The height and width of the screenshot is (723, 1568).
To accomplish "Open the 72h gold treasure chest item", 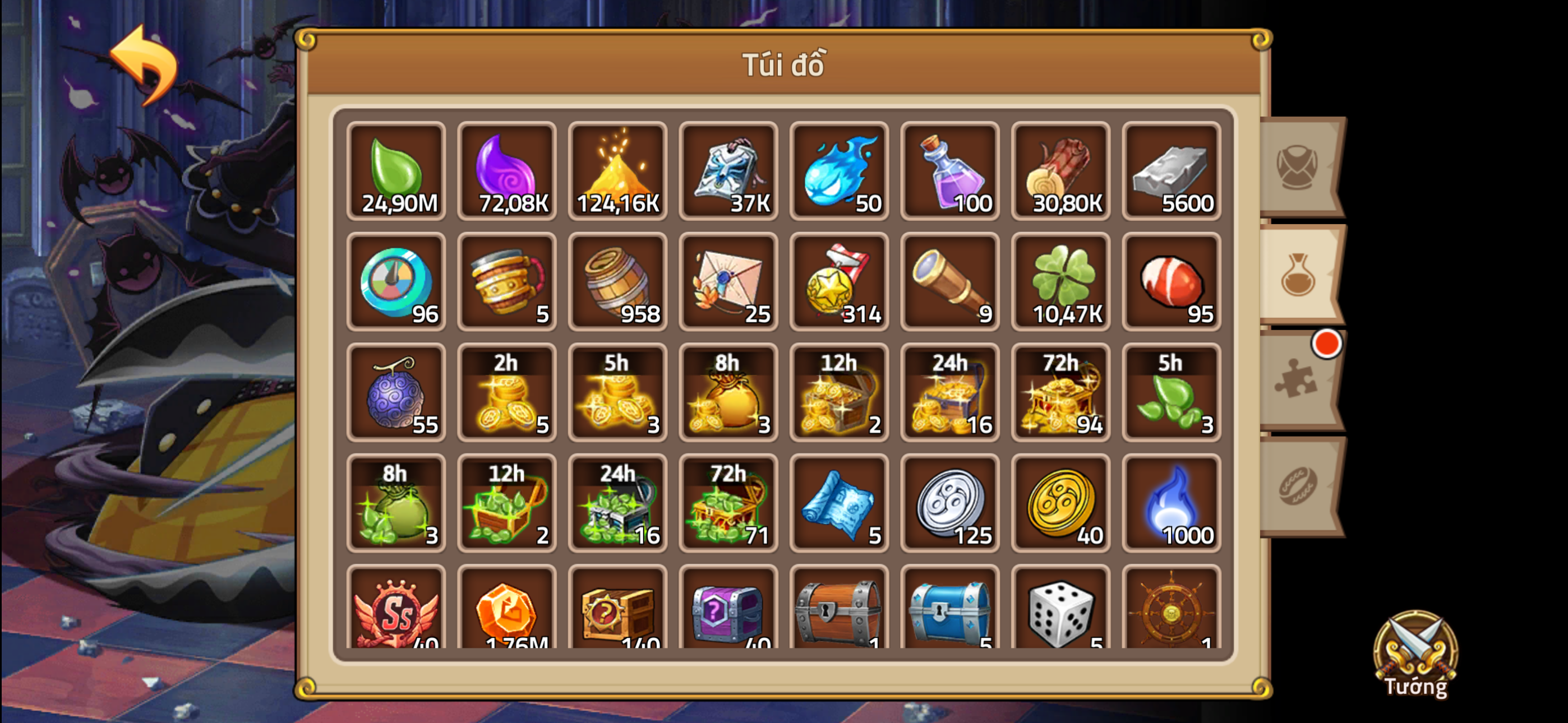I will [1060, 392].
